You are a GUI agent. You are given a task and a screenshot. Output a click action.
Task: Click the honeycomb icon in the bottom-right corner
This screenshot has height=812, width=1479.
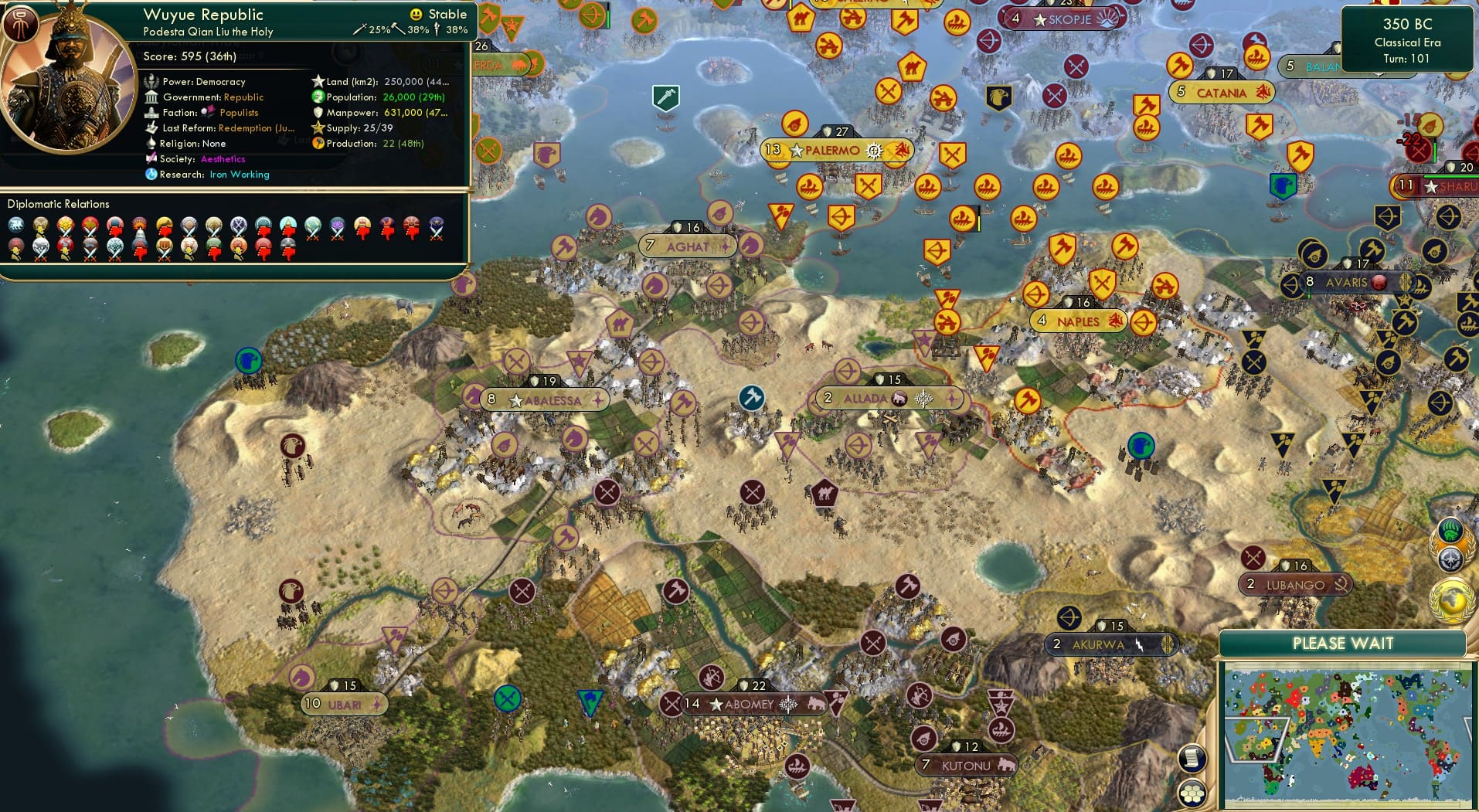pyautogui.click(x=1193, y=791)
